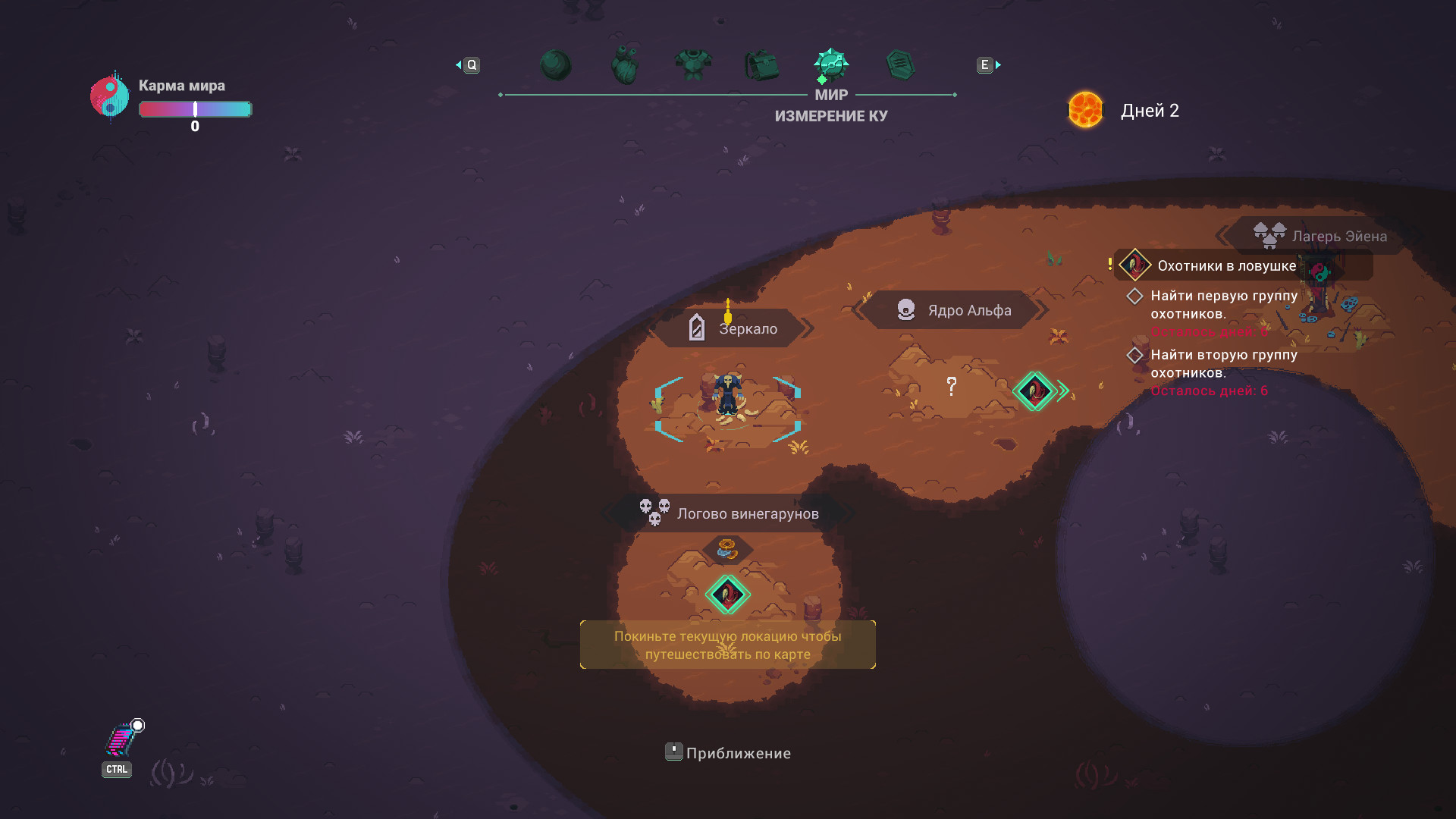Switch to the dark orb tab

[x=555, y=65]
